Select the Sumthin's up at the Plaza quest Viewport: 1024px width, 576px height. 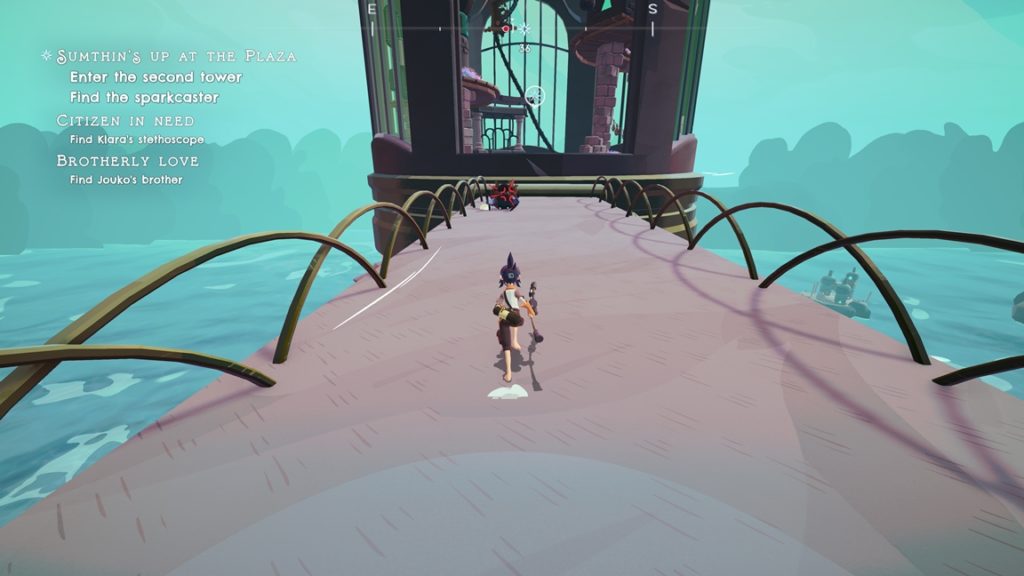click(x=176, y=56)
